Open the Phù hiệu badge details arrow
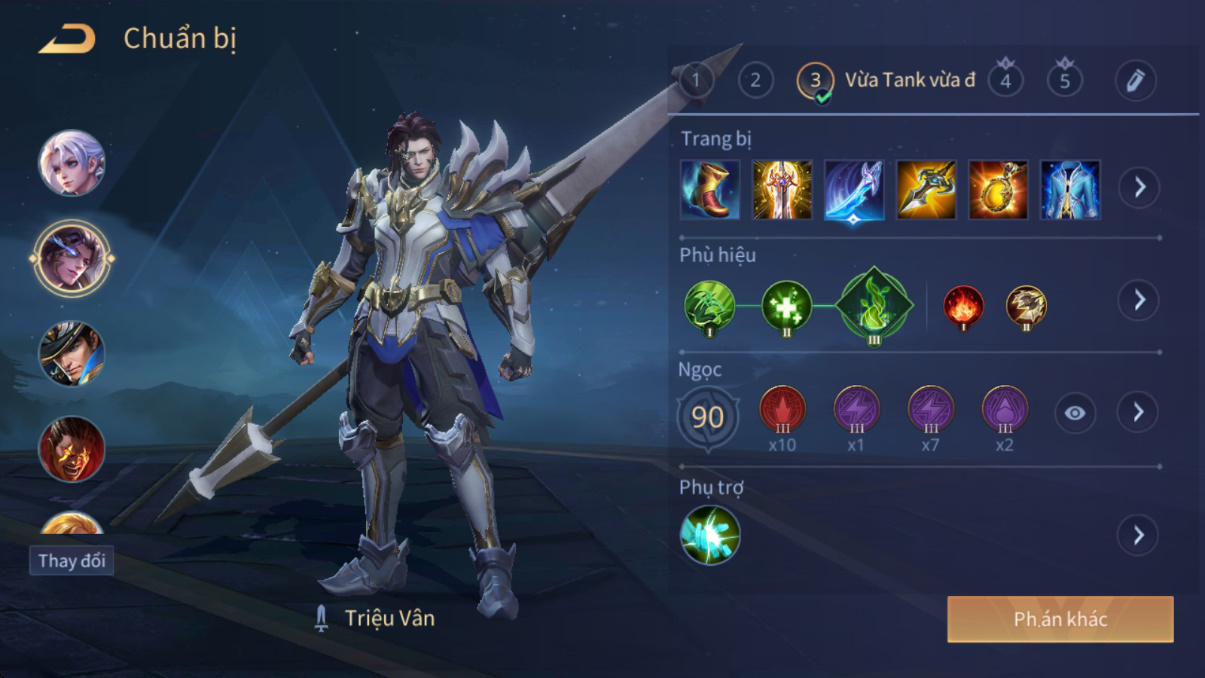The image size is (1205, 678). coord(1139,300)
